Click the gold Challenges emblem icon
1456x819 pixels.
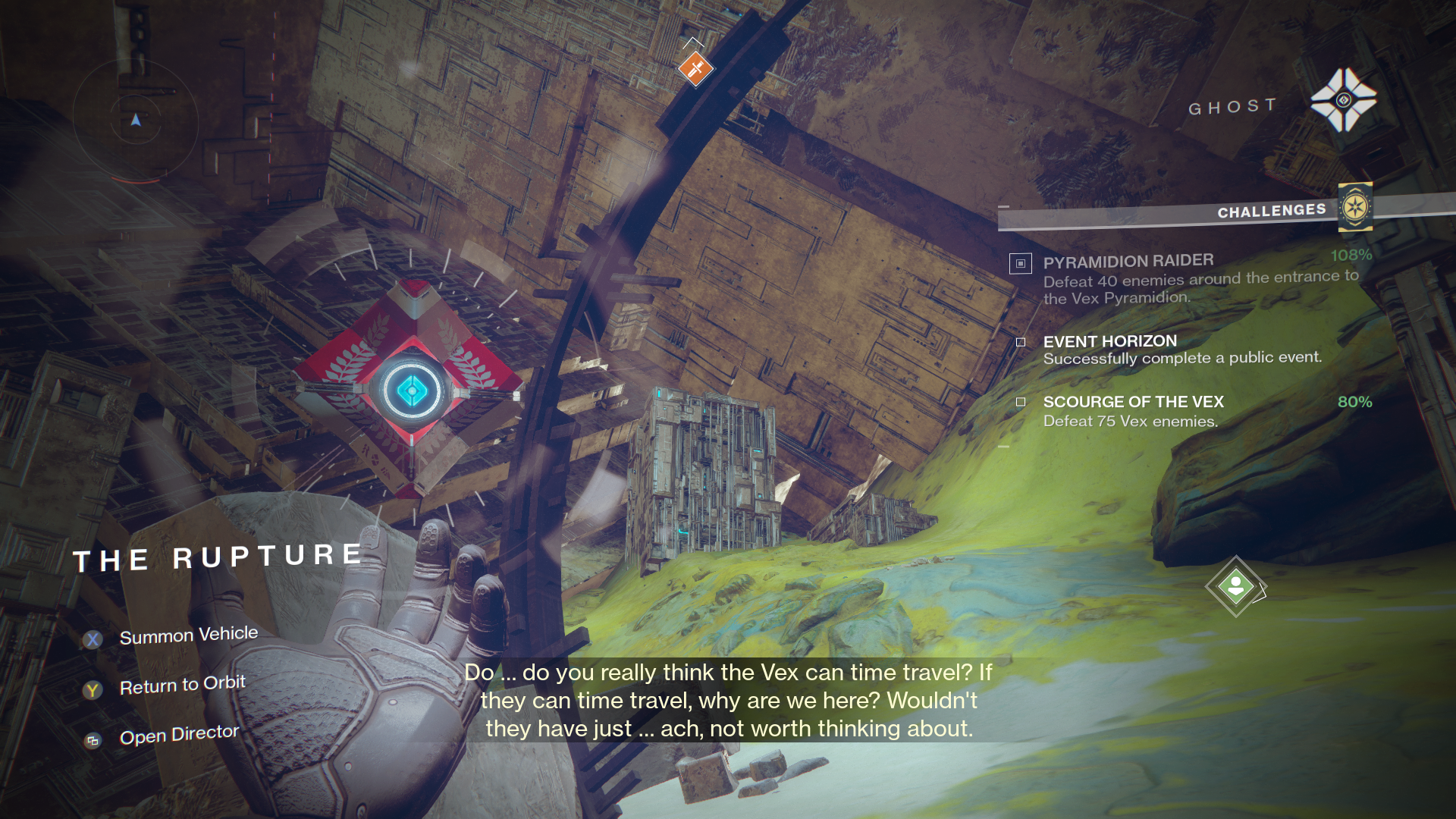pos(1354,206)
